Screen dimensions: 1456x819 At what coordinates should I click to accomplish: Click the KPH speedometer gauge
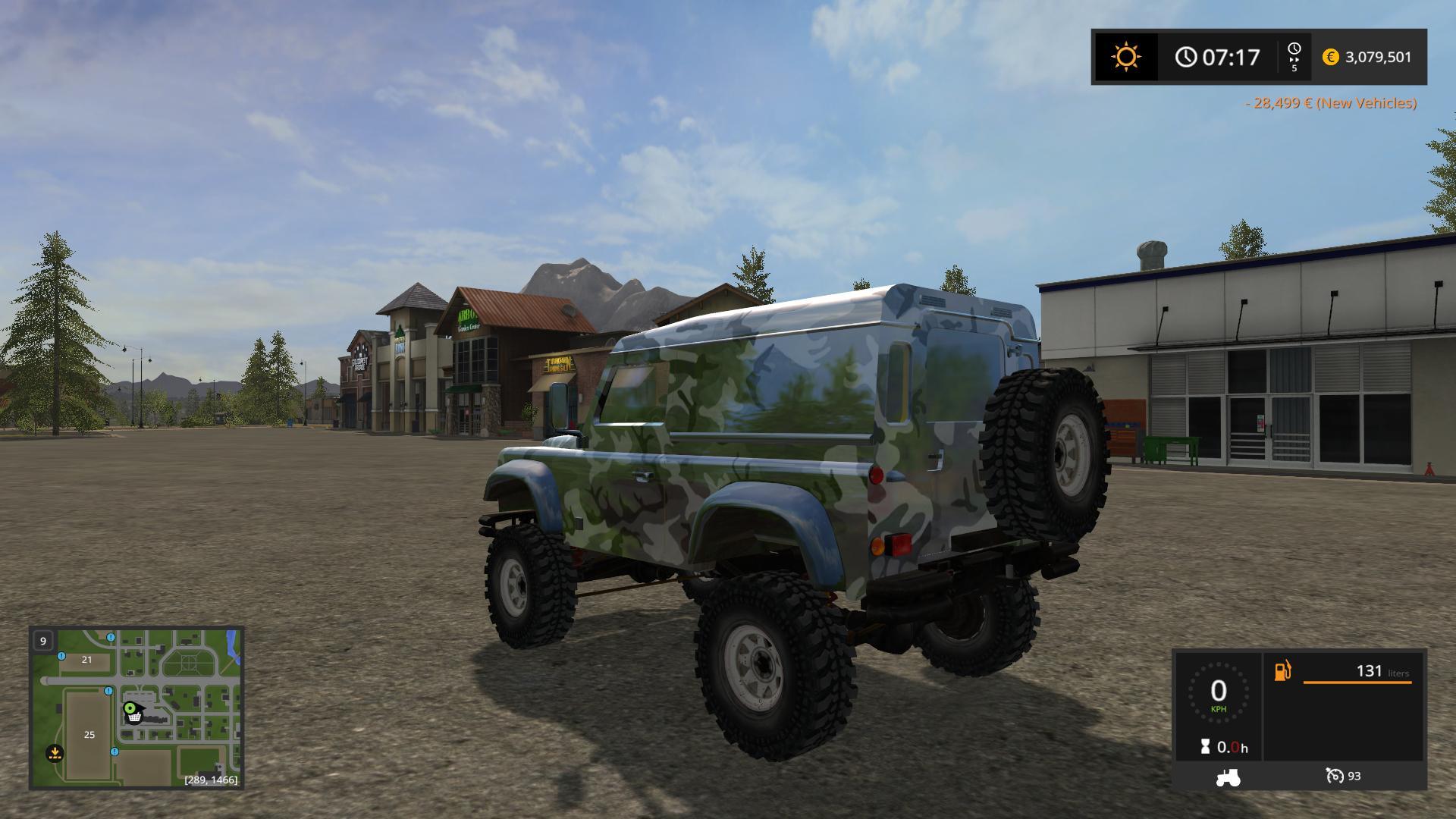[x=1219, y=692]
